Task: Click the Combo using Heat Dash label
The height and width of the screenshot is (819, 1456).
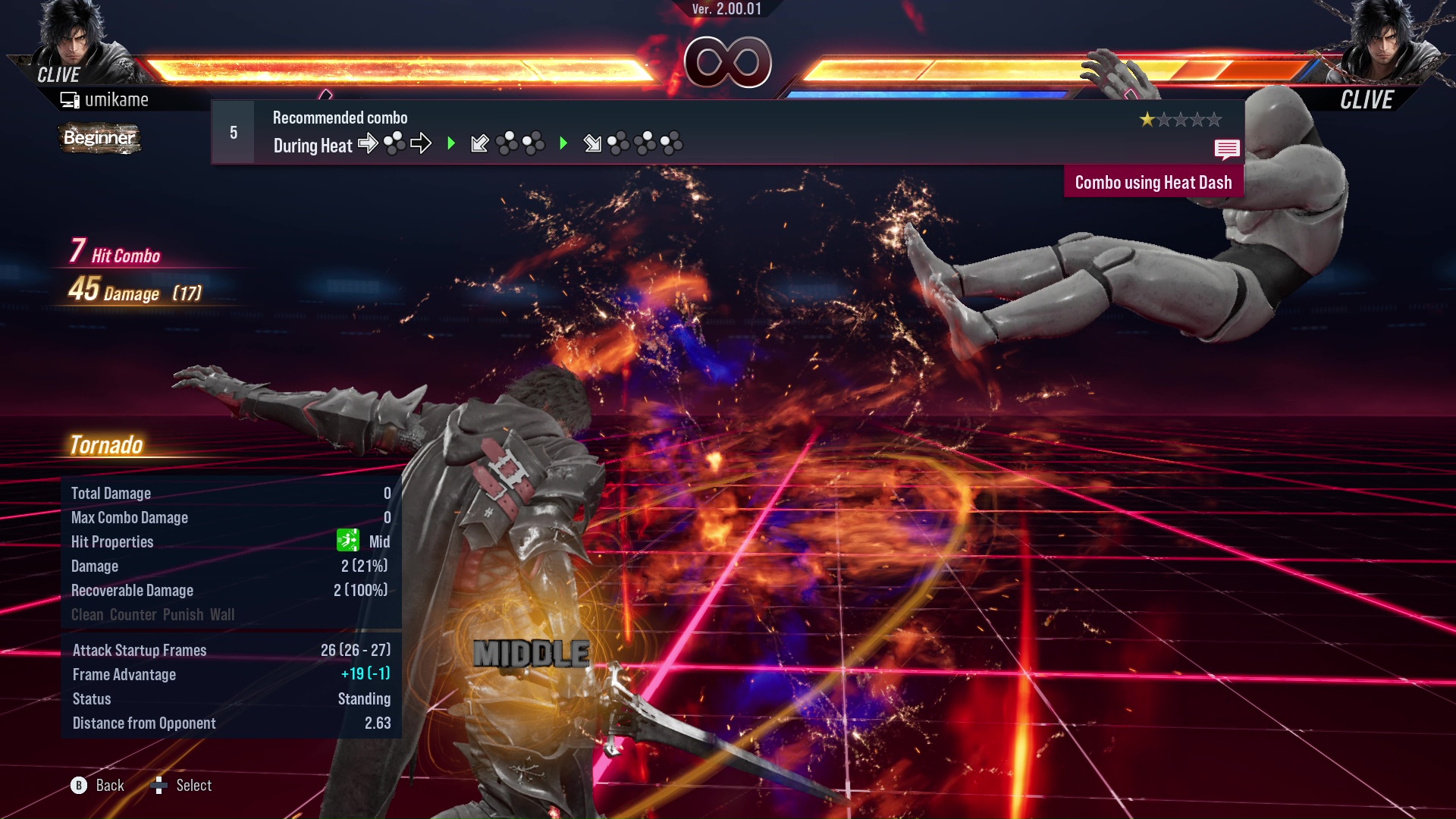Action: tap(1153, 183)
